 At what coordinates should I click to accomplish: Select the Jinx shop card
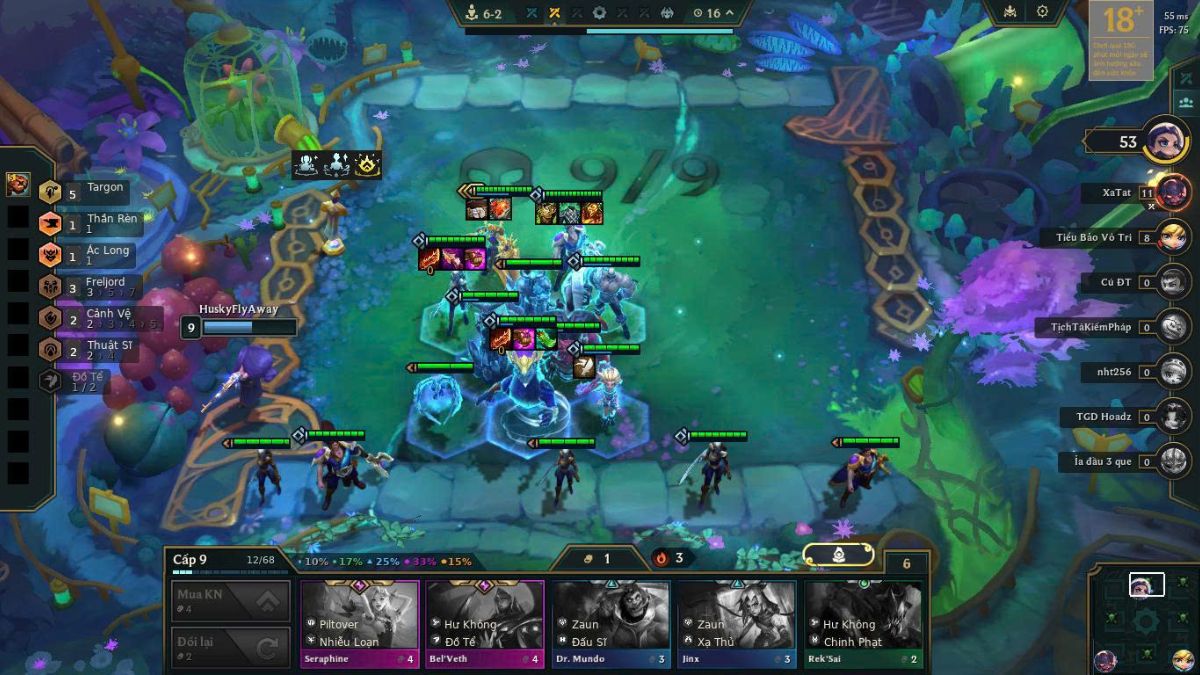coord(737,623)
